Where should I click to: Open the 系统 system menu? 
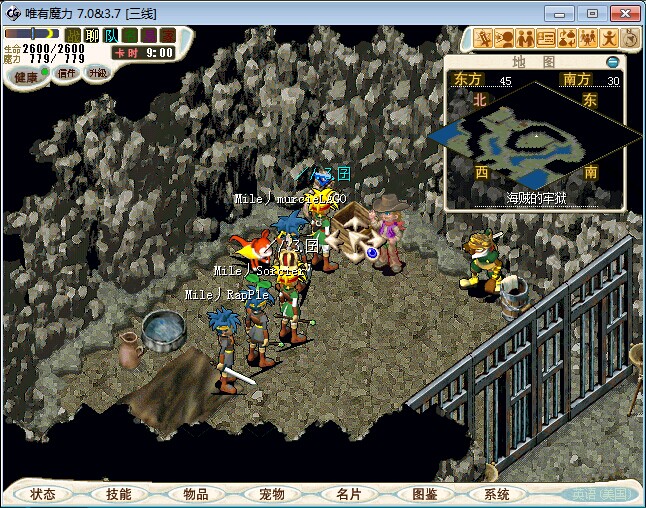pyautogui.click(x=497, y=494)
